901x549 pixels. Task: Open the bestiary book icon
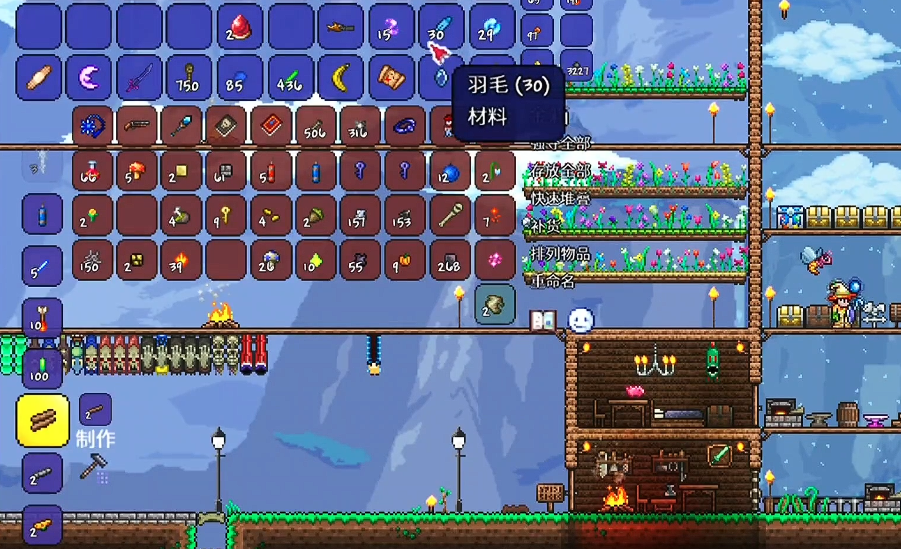point(543,320)
